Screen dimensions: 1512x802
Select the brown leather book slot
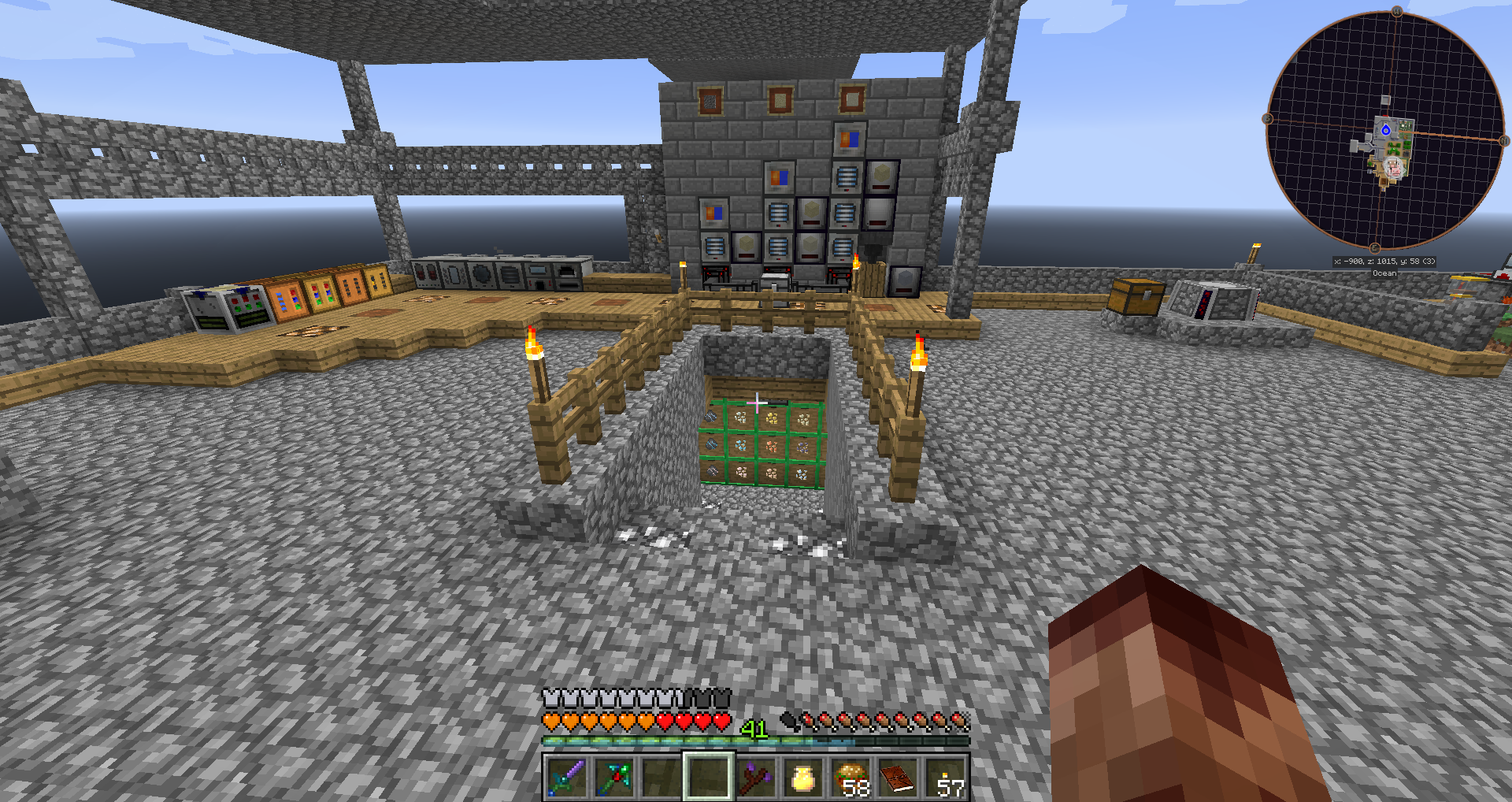click(898, 777)
